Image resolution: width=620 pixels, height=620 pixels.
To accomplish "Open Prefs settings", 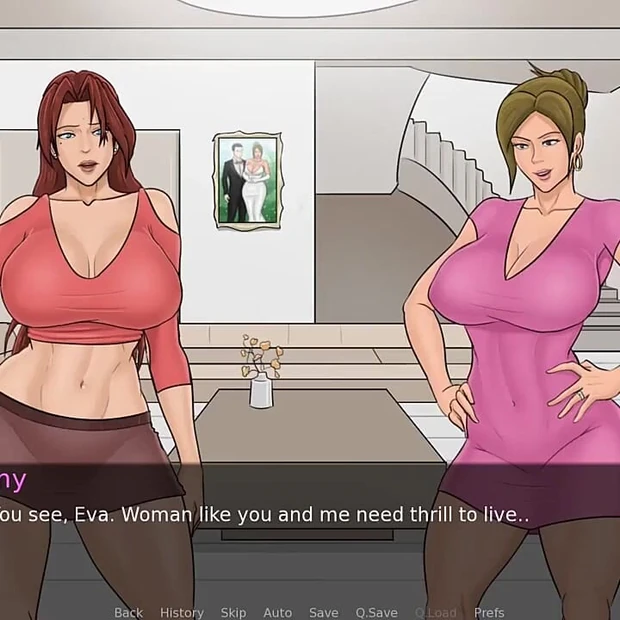I will tap(489, 612).
